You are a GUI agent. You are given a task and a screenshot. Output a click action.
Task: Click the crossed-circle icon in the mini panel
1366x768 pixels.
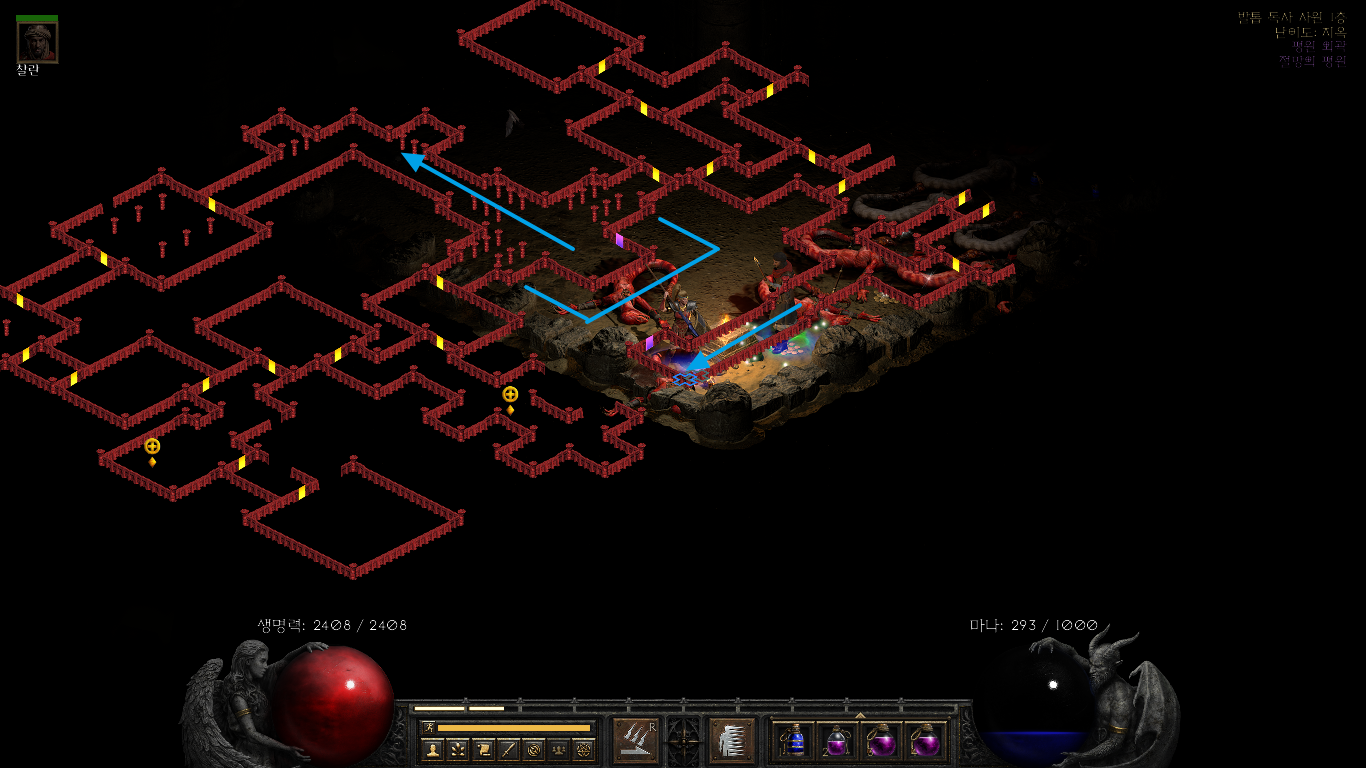point(533,749)
